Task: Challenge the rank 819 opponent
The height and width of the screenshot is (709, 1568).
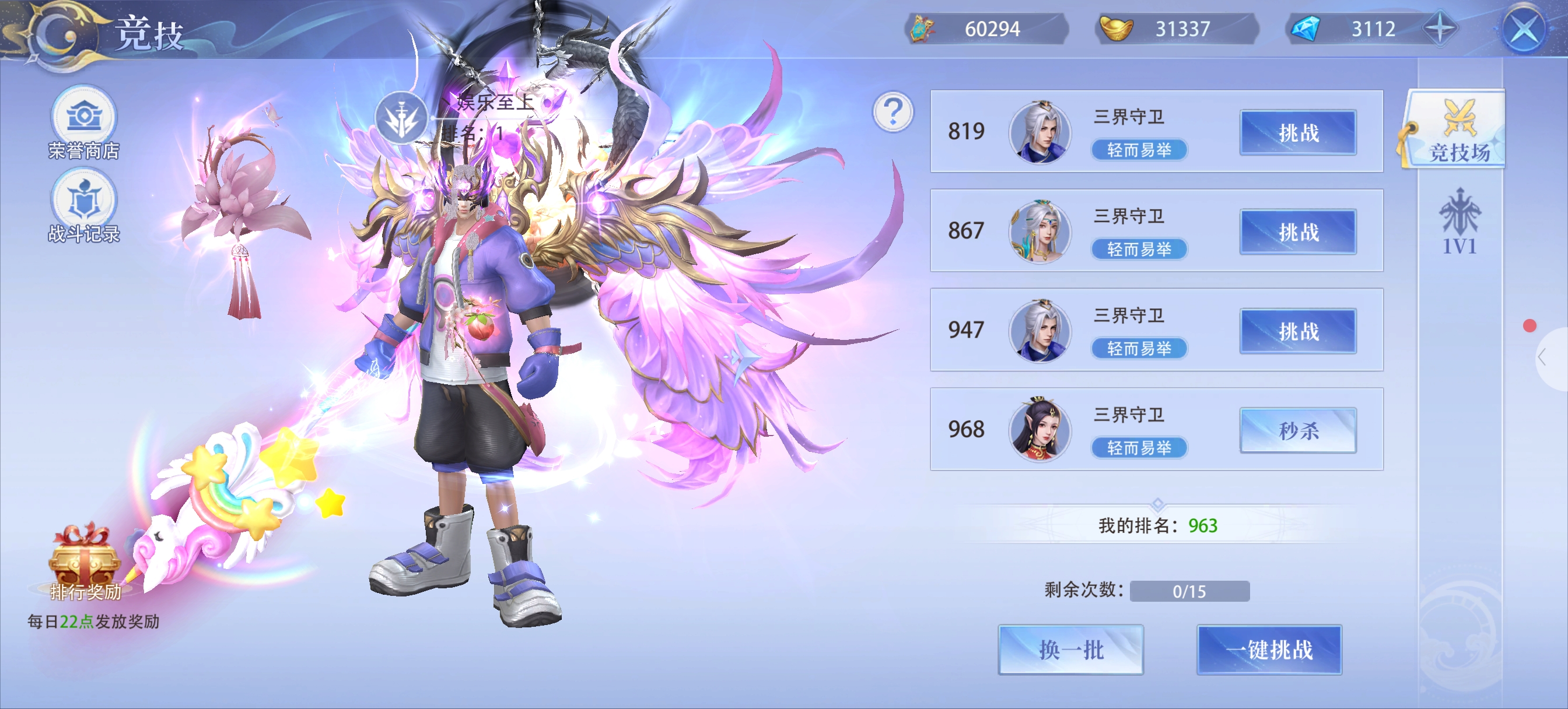Action: click(1298, 132)
